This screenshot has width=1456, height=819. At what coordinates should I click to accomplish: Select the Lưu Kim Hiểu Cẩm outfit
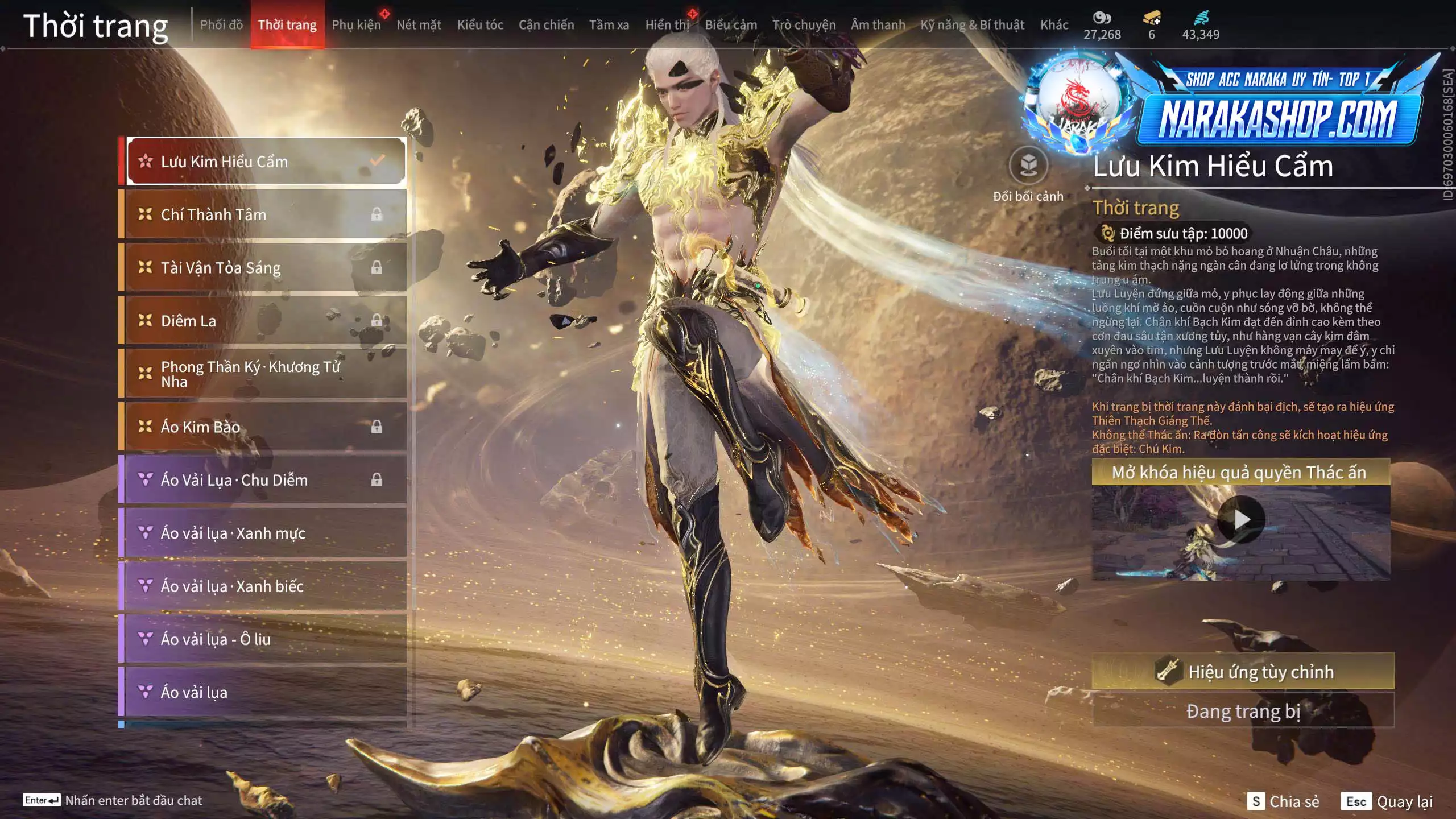266,162
